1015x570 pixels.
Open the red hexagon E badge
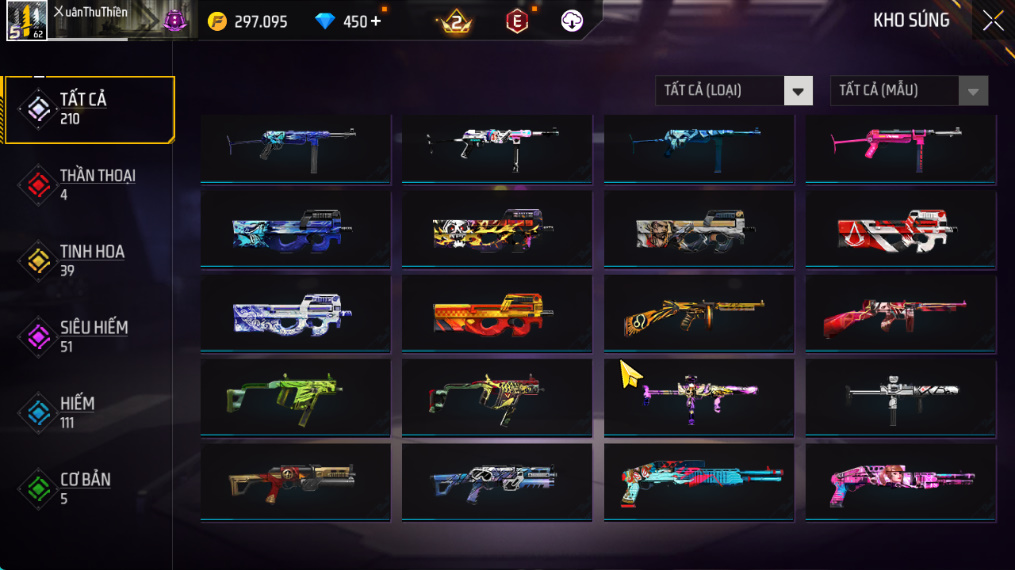(516, 21)
